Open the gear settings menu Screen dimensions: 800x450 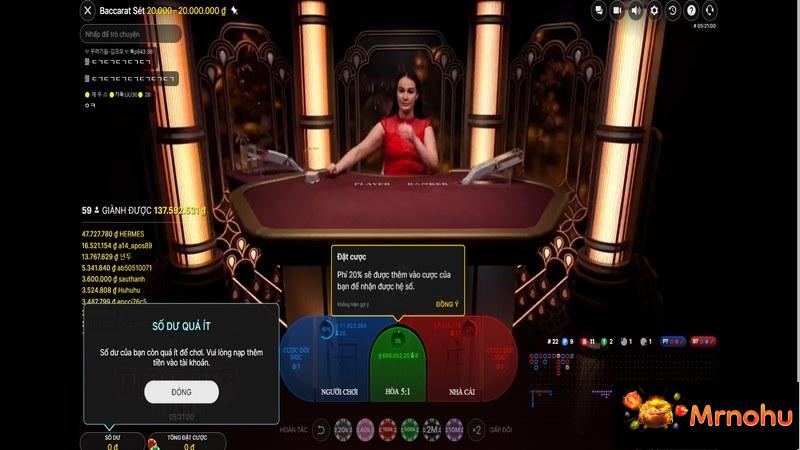point(654,11)
